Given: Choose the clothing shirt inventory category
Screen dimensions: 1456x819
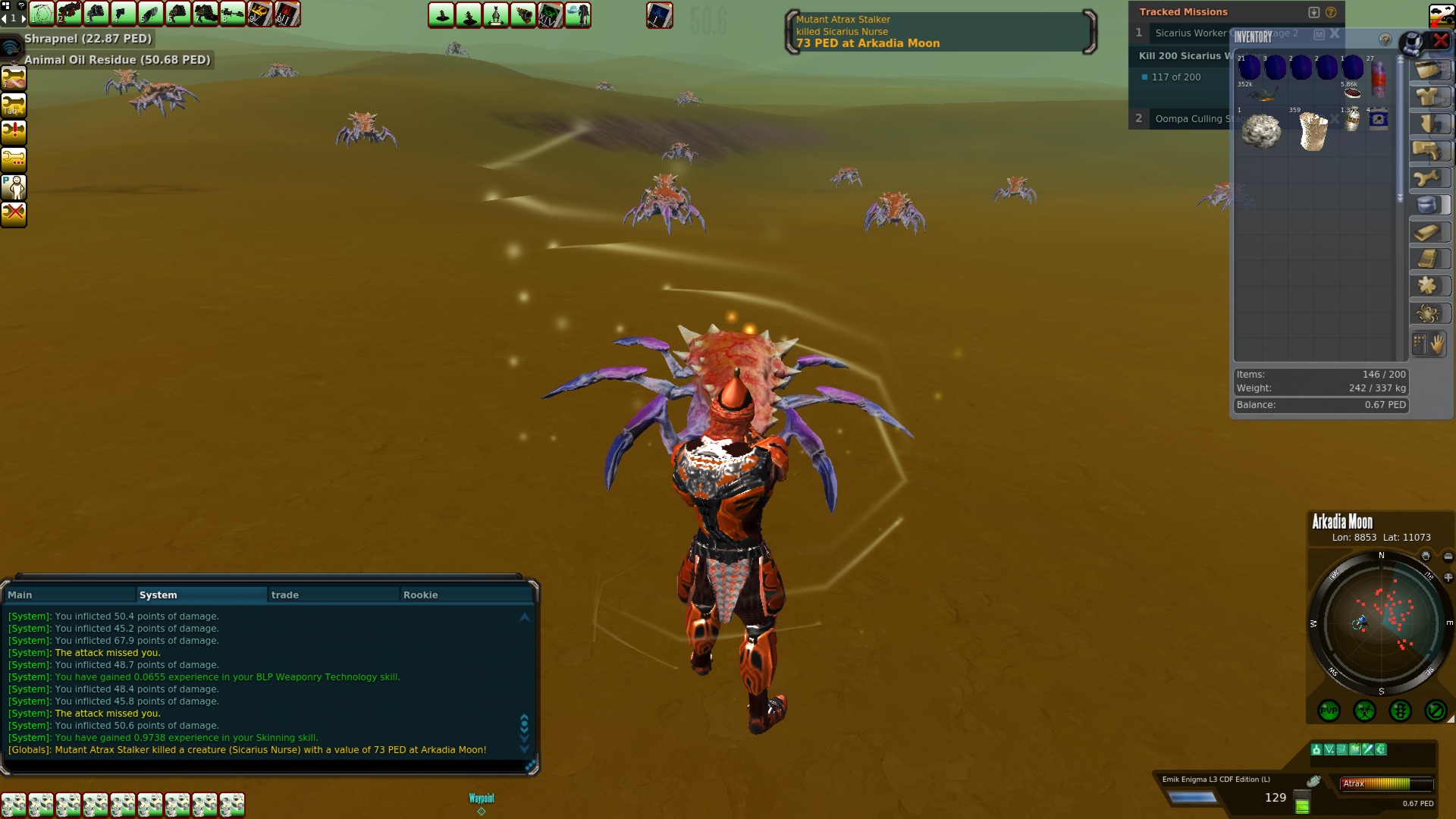Looking at the screenshot, I should click(x=1429, y=97).
